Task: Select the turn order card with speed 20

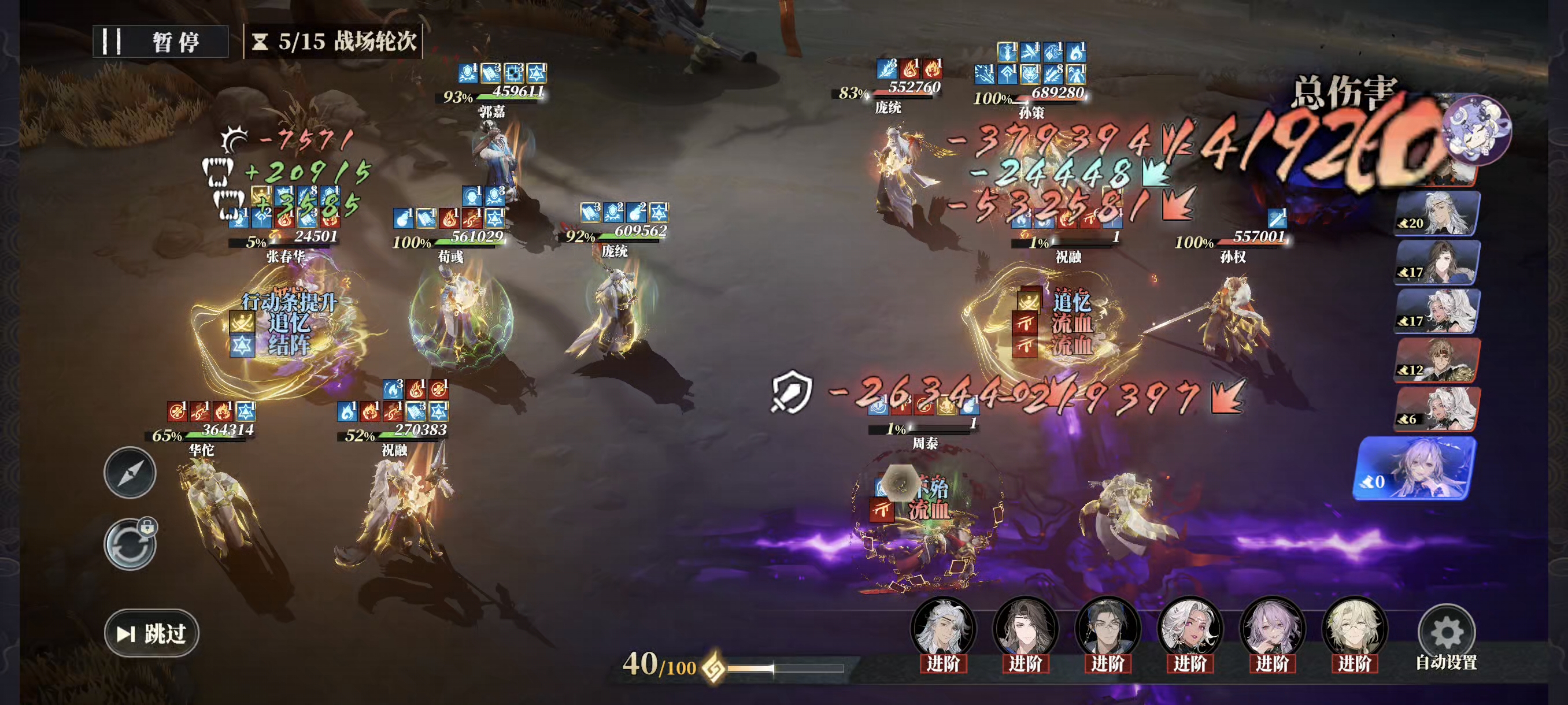Action: [1437, 213]
